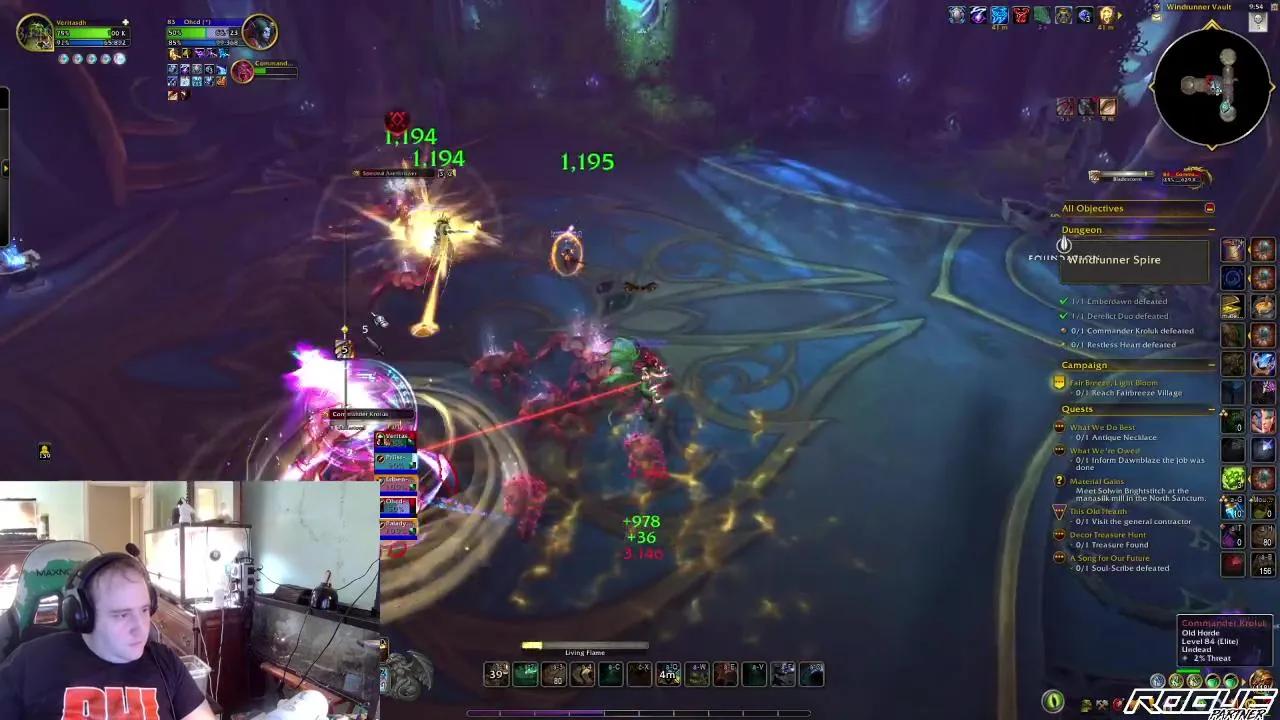
Task: Collapse the Dungeon objectives section
Action: coord(1211,229)
